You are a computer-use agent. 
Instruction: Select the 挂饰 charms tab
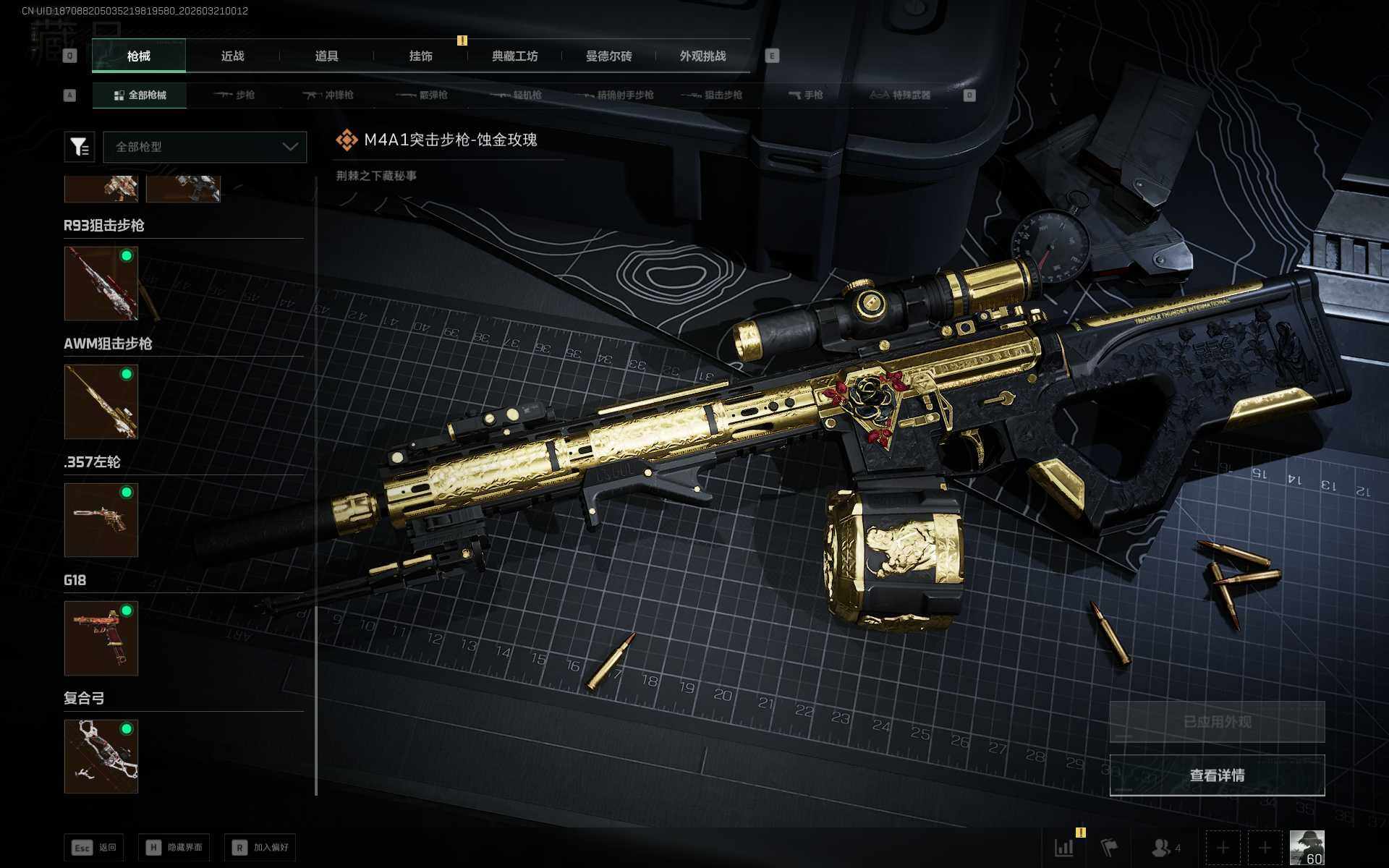pyautogui.click(x=420, y=56)
